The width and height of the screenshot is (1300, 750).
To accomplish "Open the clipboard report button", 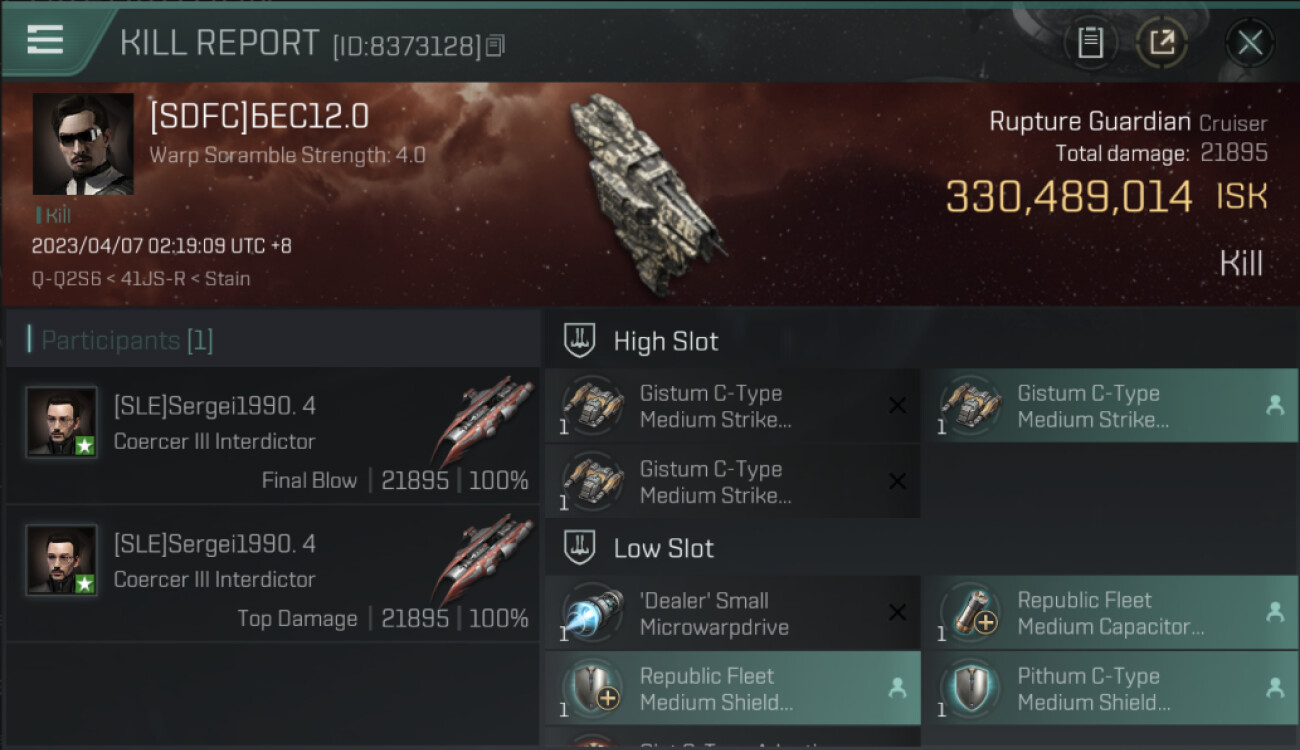I will click(x=1090, y=42).
